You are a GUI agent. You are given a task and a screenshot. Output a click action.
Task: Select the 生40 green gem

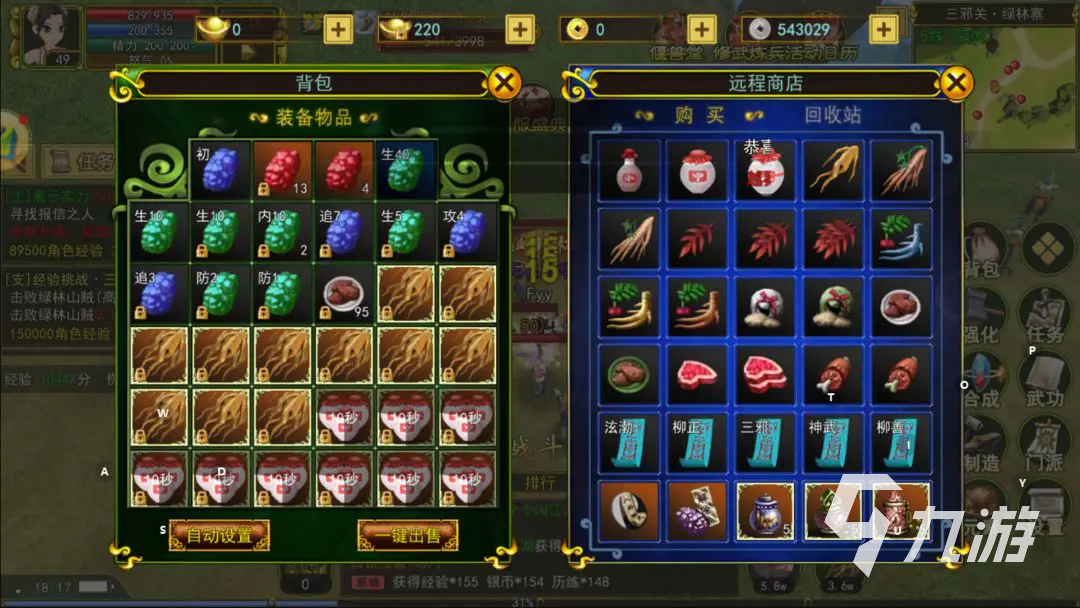click(406, 169)
